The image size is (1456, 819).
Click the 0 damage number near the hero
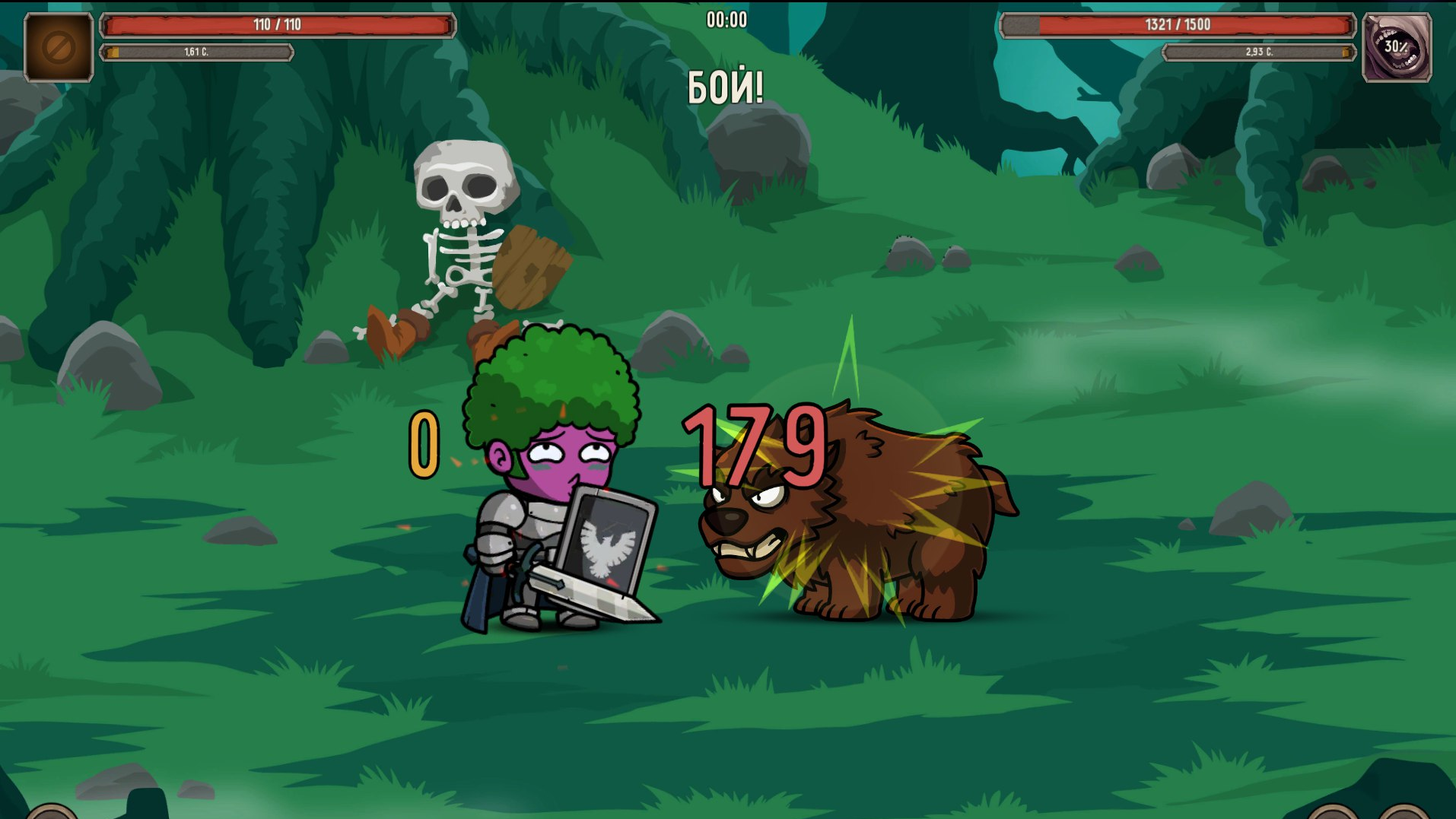[x=424, y=445]
